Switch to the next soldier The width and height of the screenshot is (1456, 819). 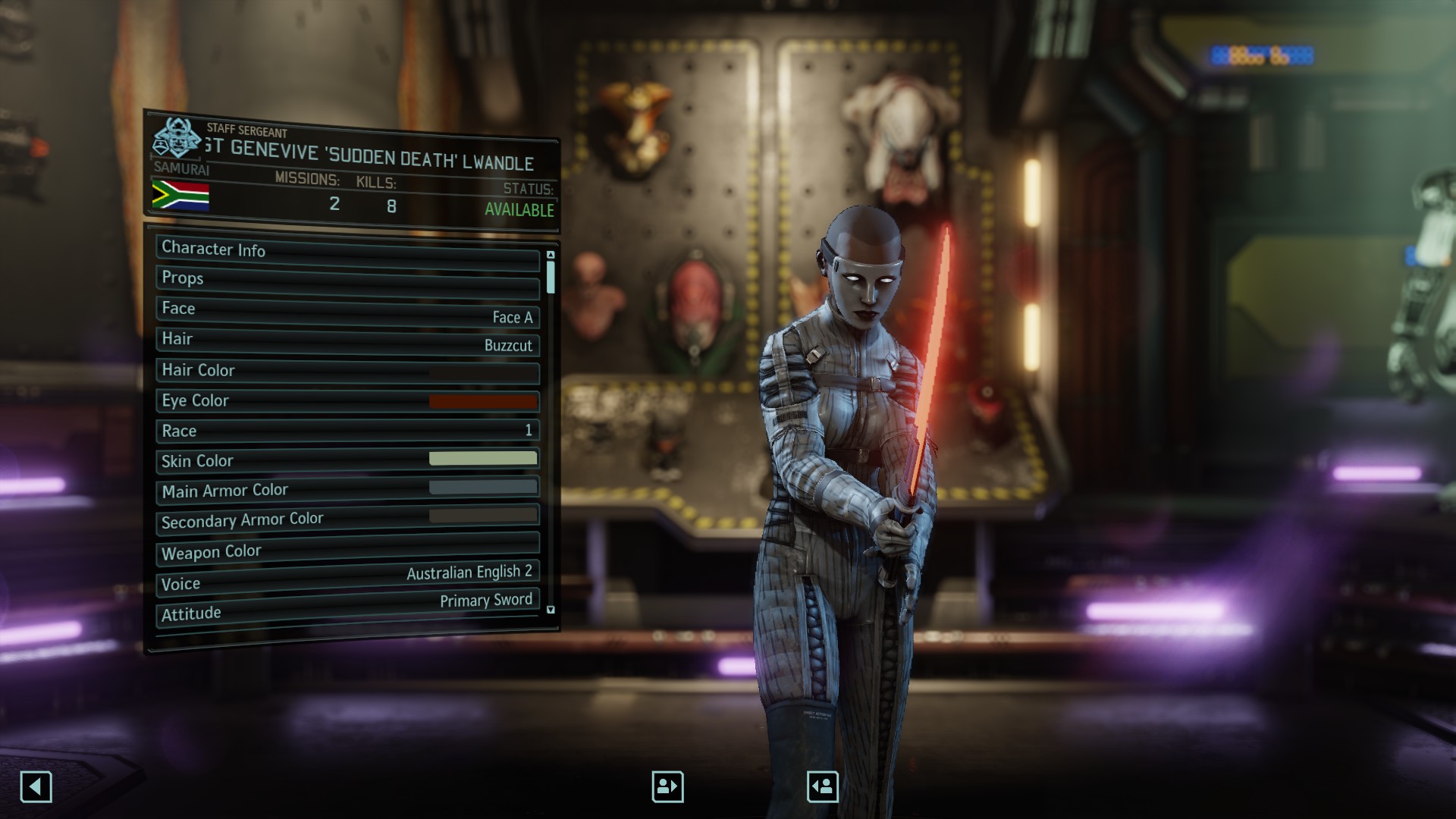pos(823,786)
